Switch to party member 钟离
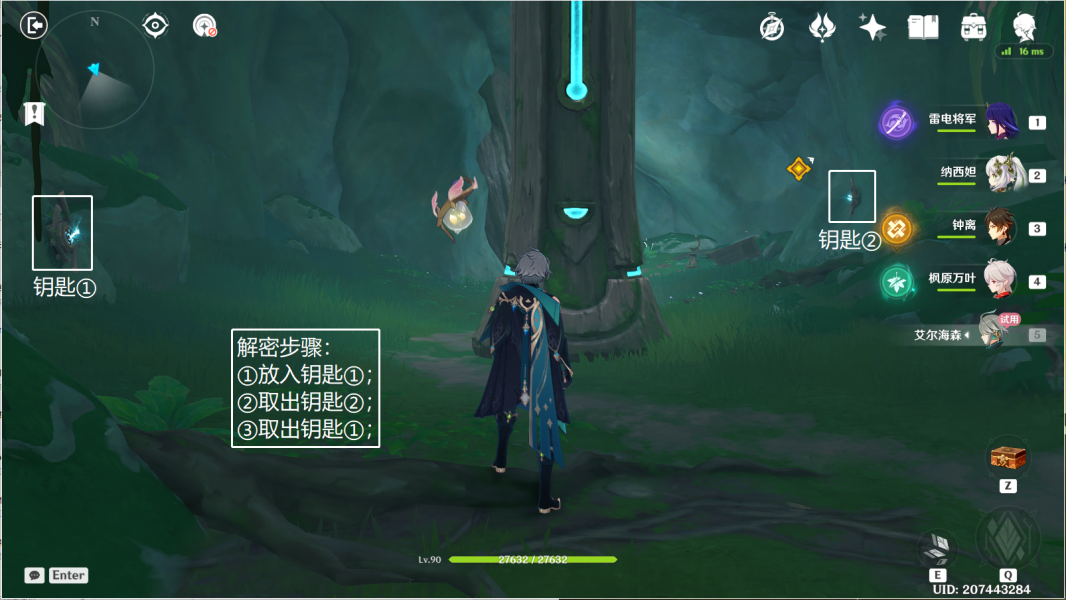This screenshot has height=600, width=1066. tap(1001, 227)
